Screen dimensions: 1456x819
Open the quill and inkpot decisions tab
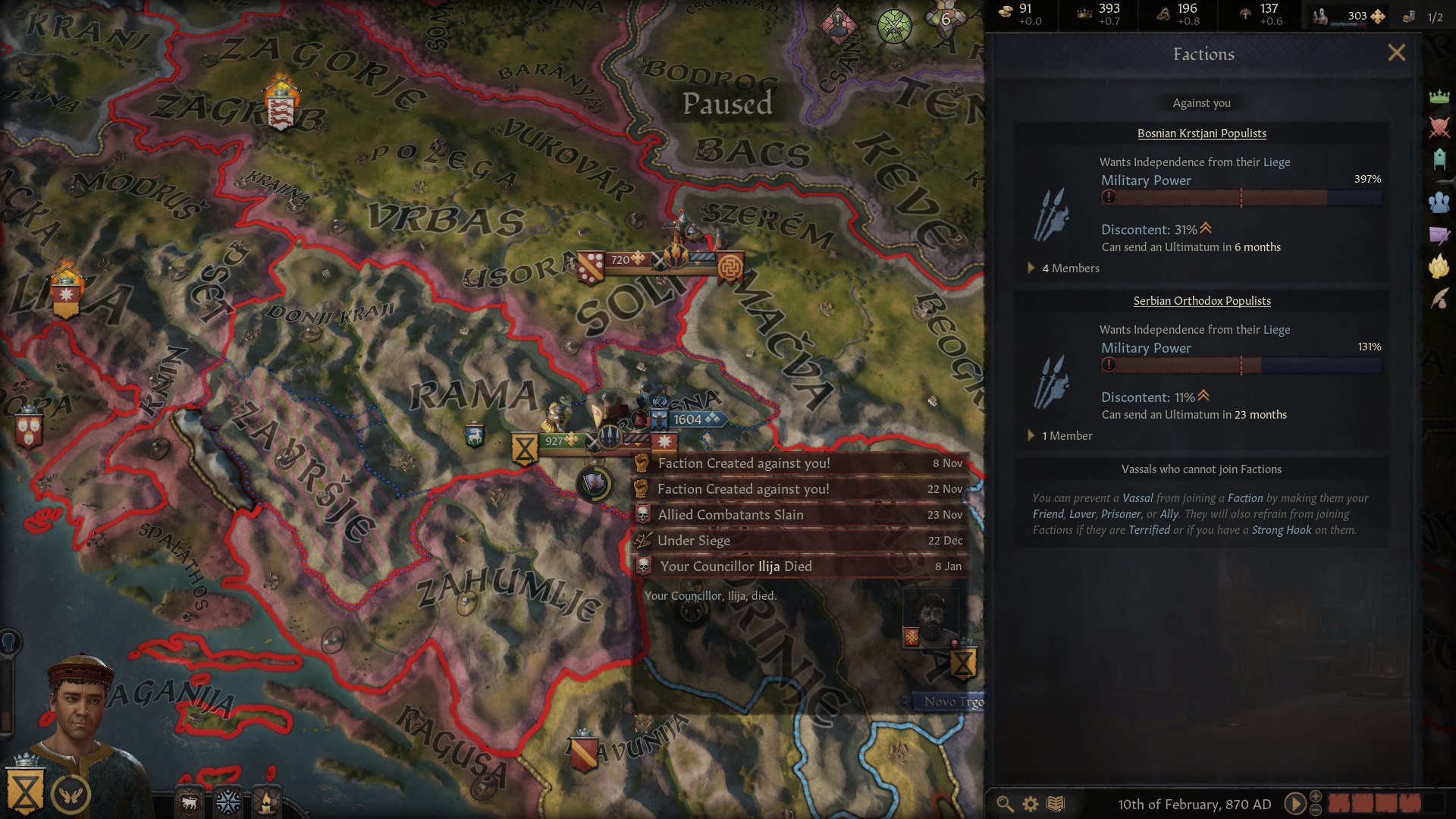1439,299
